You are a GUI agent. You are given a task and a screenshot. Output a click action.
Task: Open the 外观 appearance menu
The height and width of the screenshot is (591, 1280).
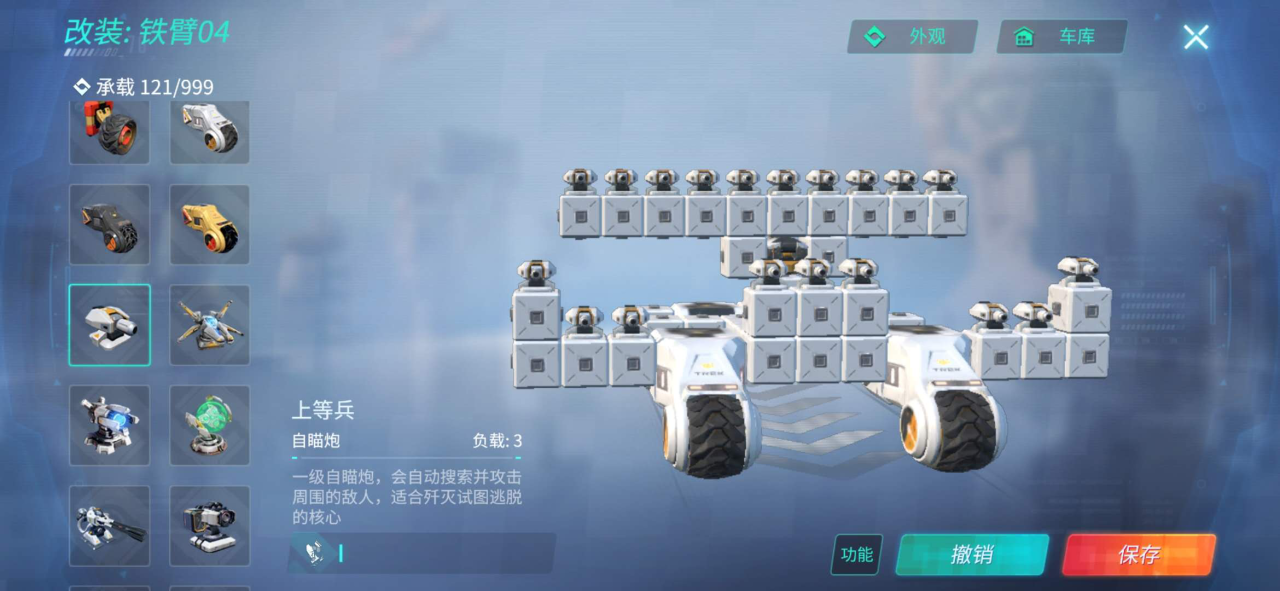pos(911,37)
